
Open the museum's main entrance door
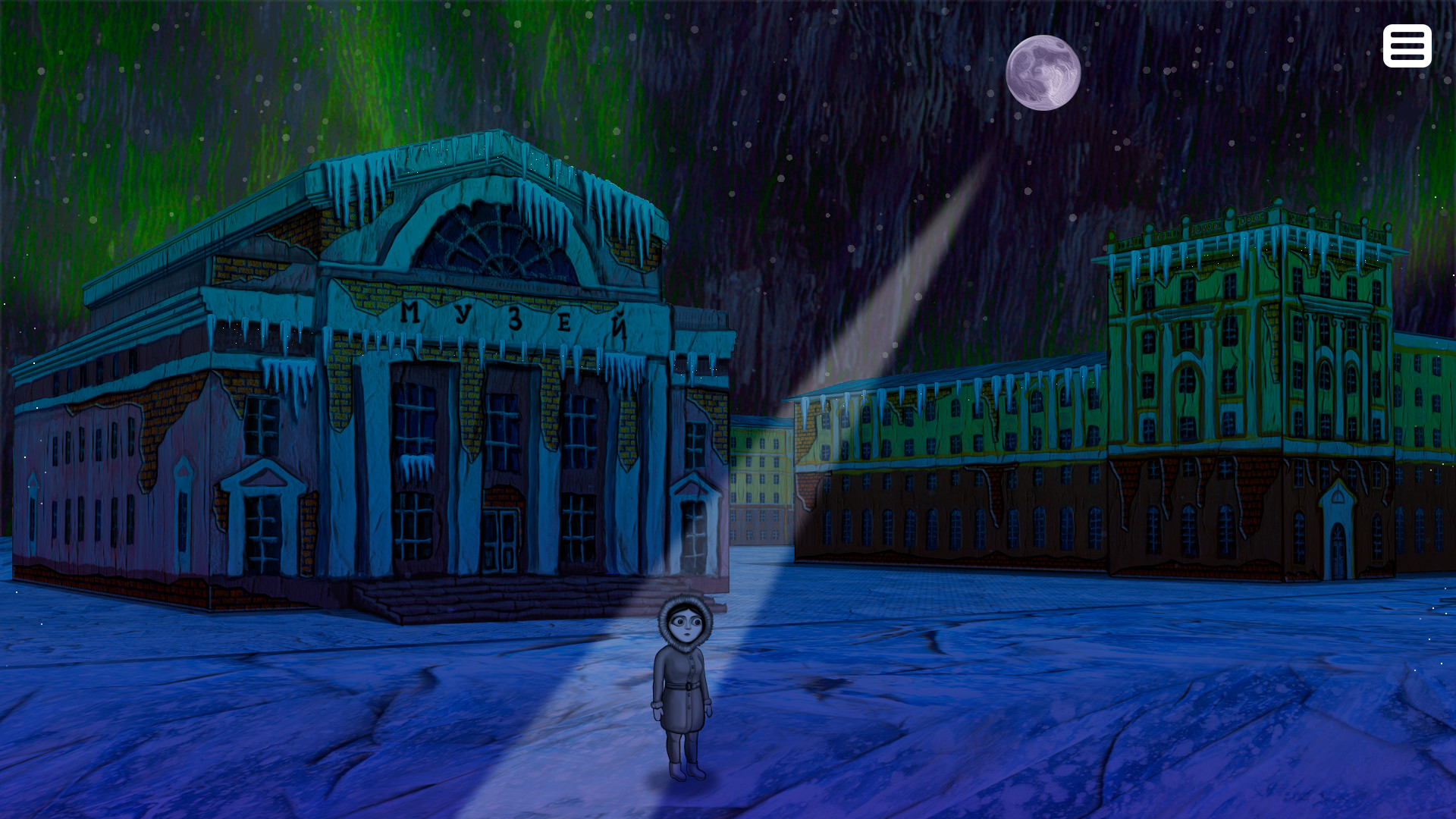point(500,538)
